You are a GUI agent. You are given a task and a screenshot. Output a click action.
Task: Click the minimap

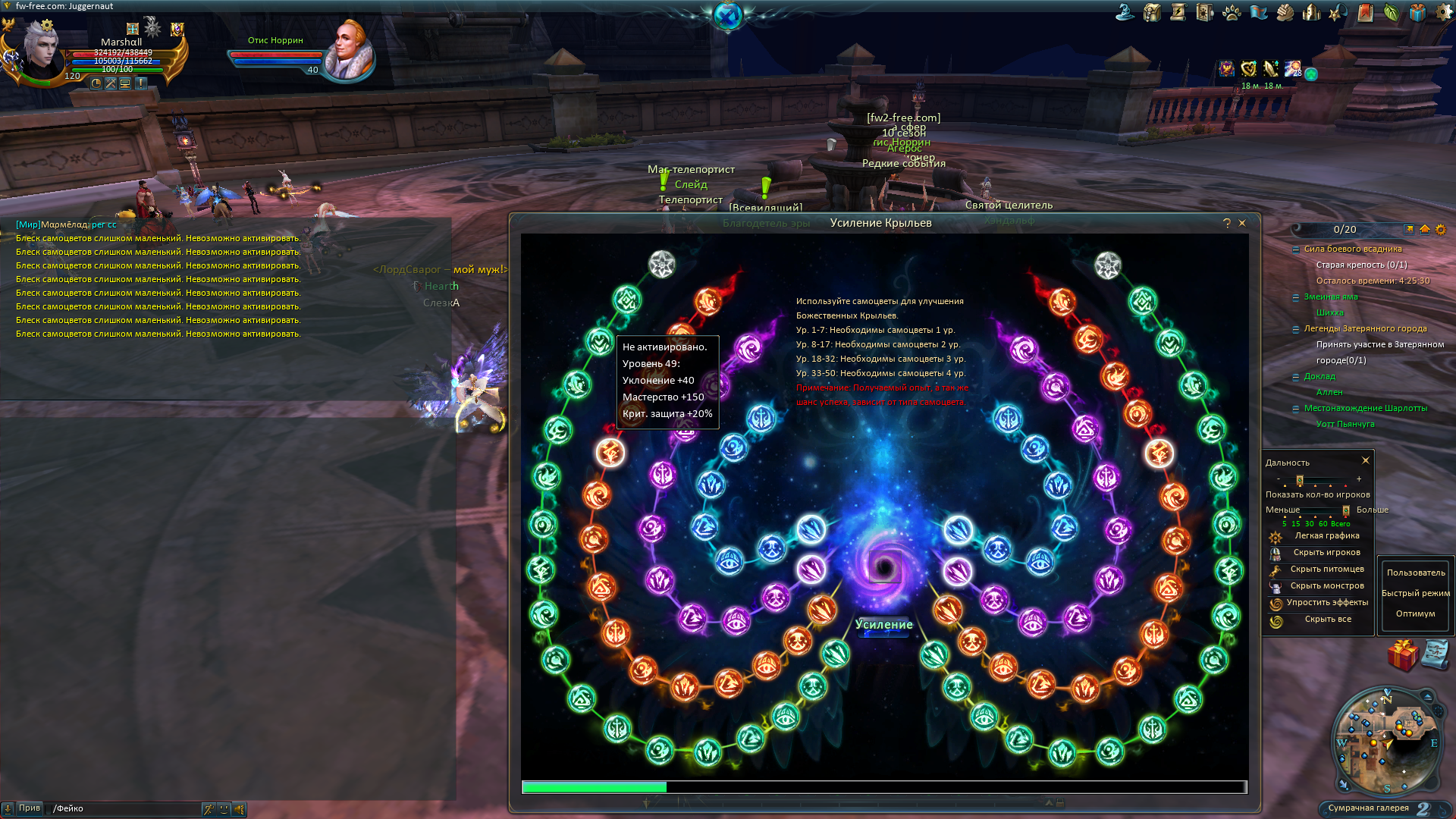coord(1387,739)
